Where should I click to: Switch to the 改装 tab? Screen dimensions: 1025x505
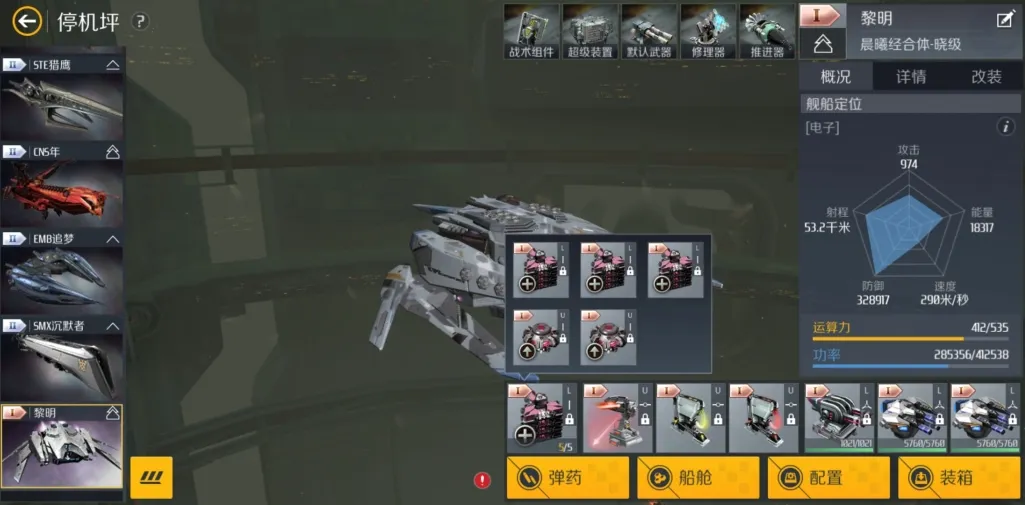(x=986, y=77)
